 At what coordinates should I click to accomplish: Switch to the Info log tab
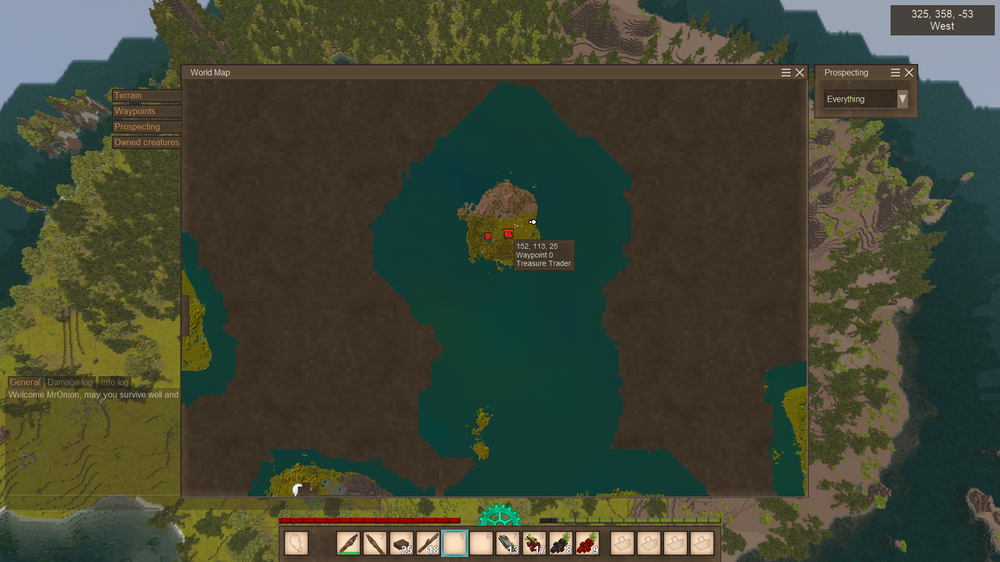point(115,382)
